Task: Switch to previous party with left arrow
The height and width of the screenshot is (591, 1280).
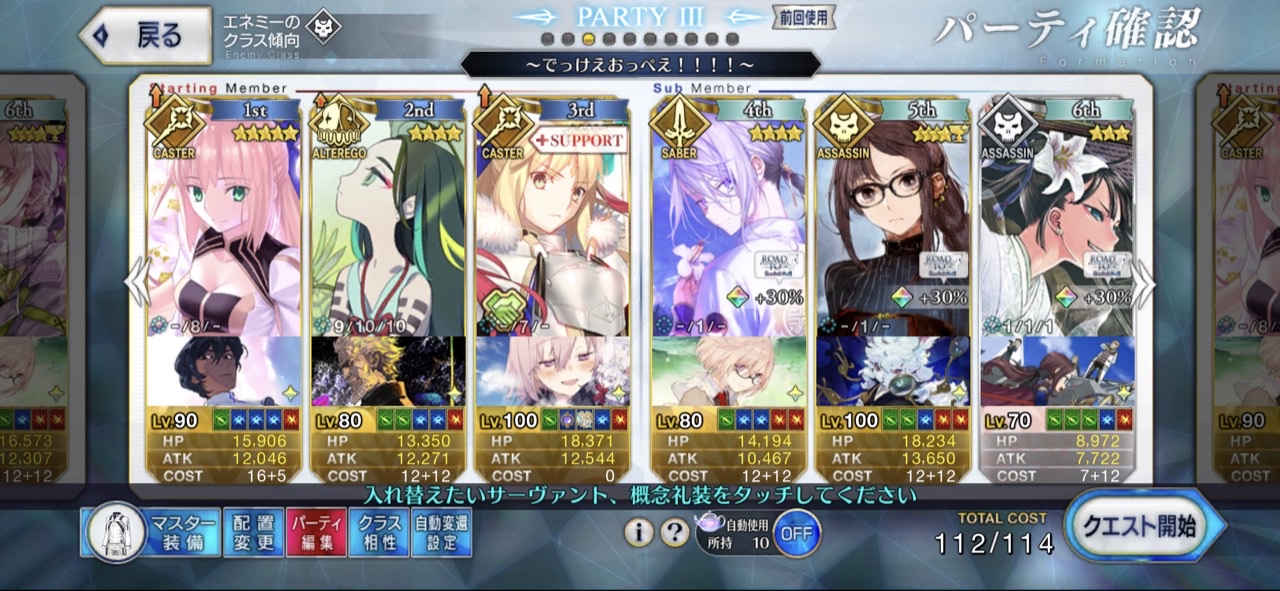Action: pyautogui.click(x=137, y=284)
